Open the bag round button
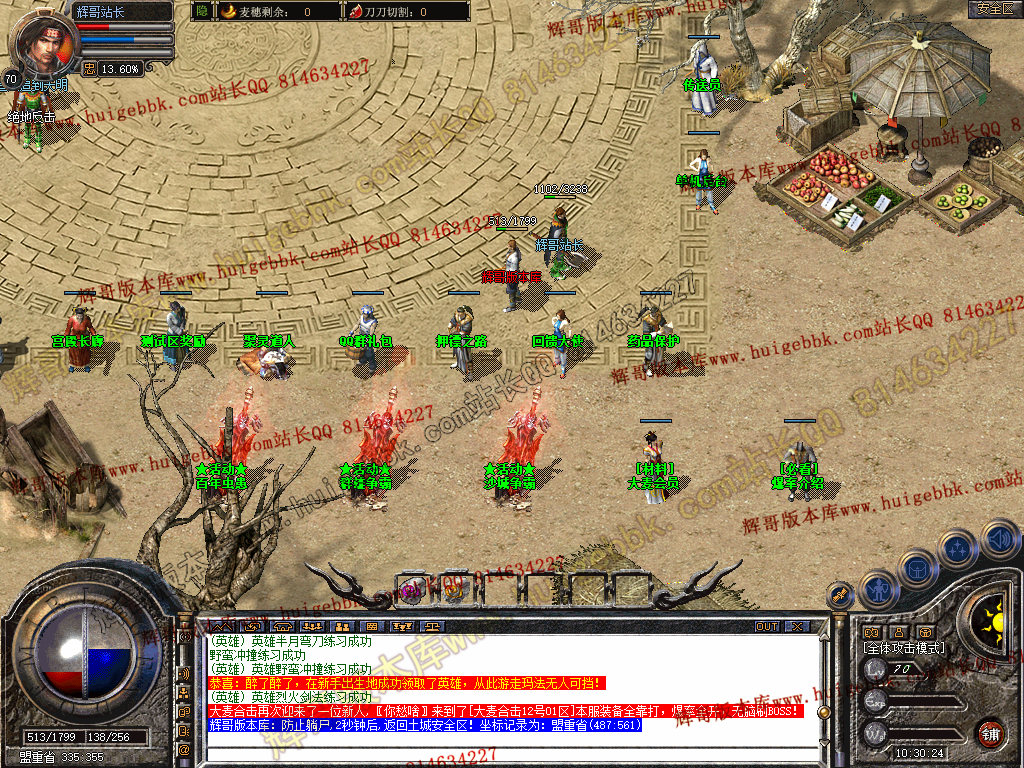 [917, 568]
